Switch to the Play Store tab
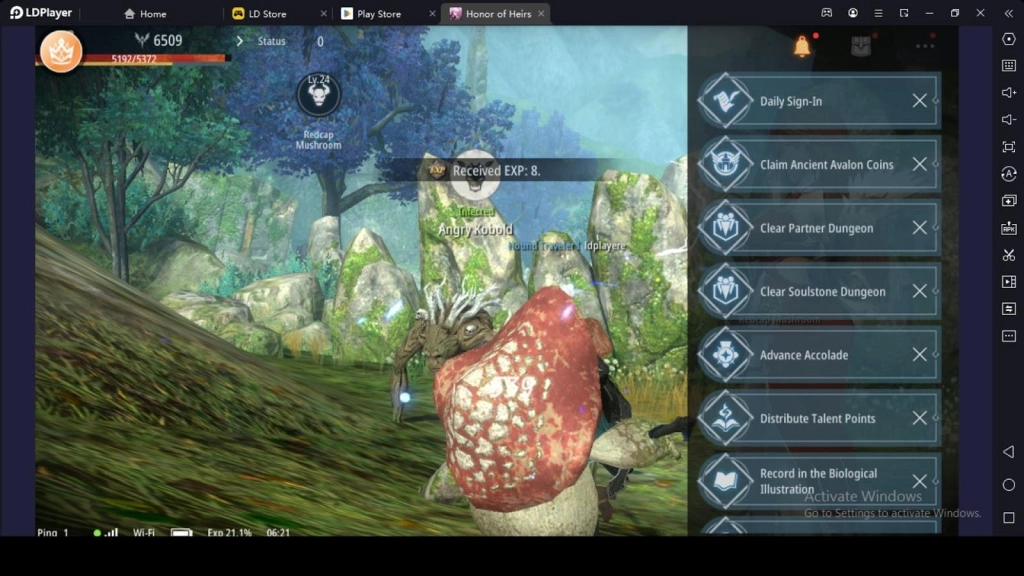Screen dimensions: 1024x576 379,14
